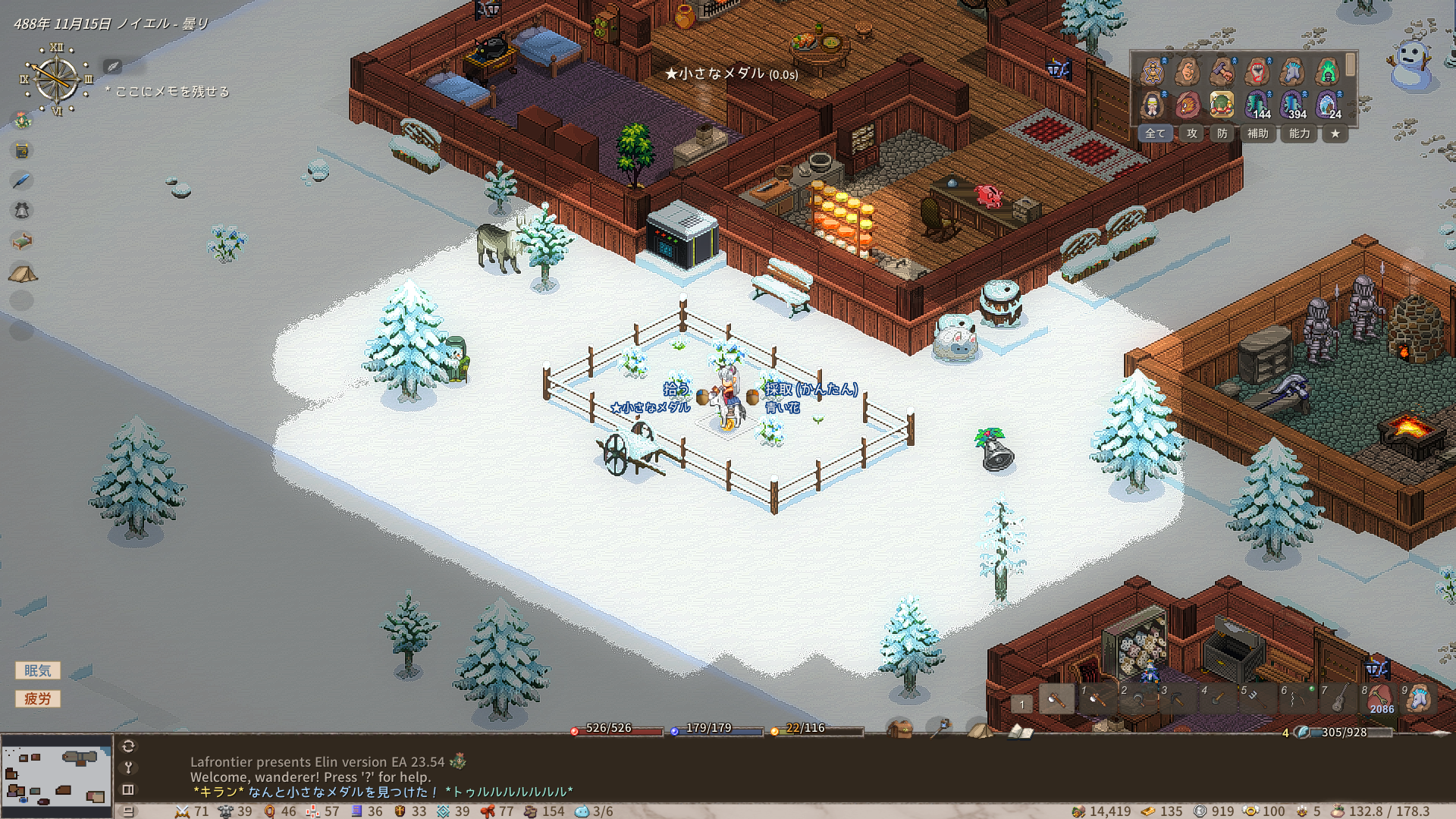Image resolution: width=1456 pixels, height=819 pixels.
Task: Click the feather memo button beside the clock
Action: [112, 67]
